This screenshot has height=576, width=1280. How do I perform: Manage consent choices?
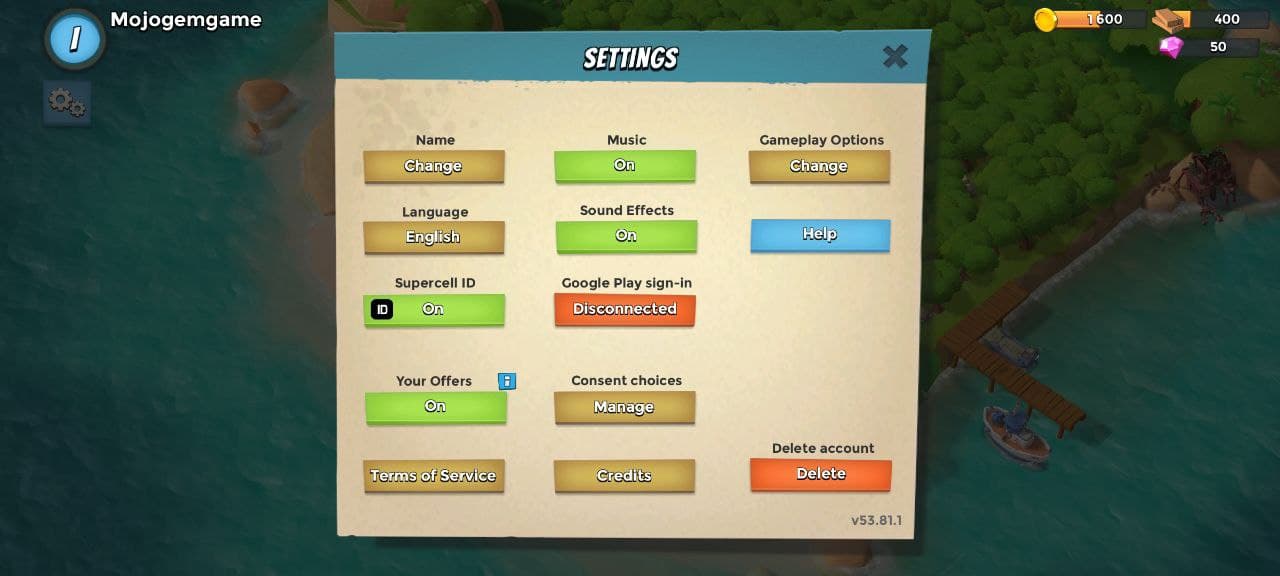click(x=624, y=407)
